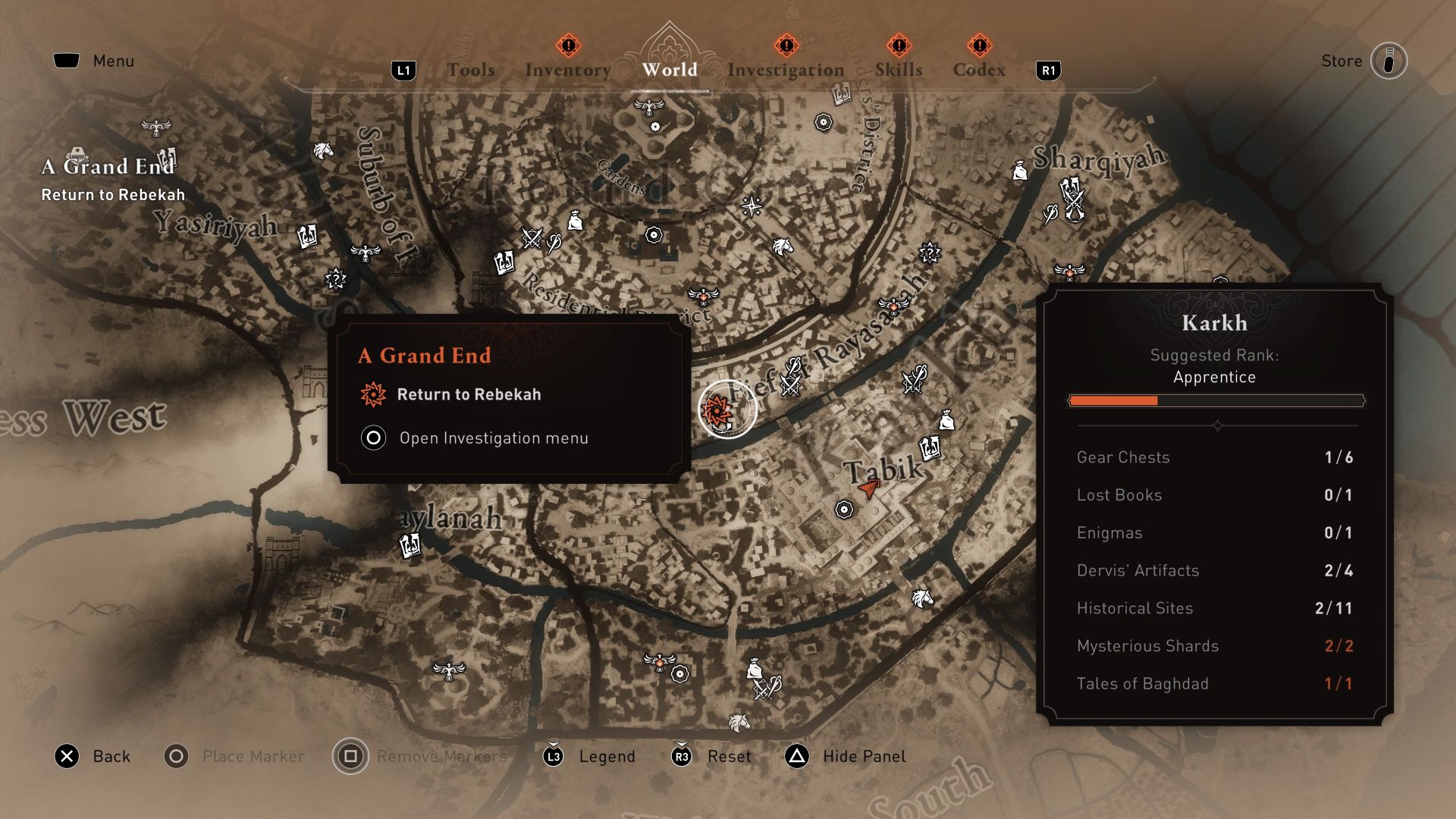This screenshot has height=819, width=1456.
Task: Switch to the Skills tab
Action: point(899,70)
